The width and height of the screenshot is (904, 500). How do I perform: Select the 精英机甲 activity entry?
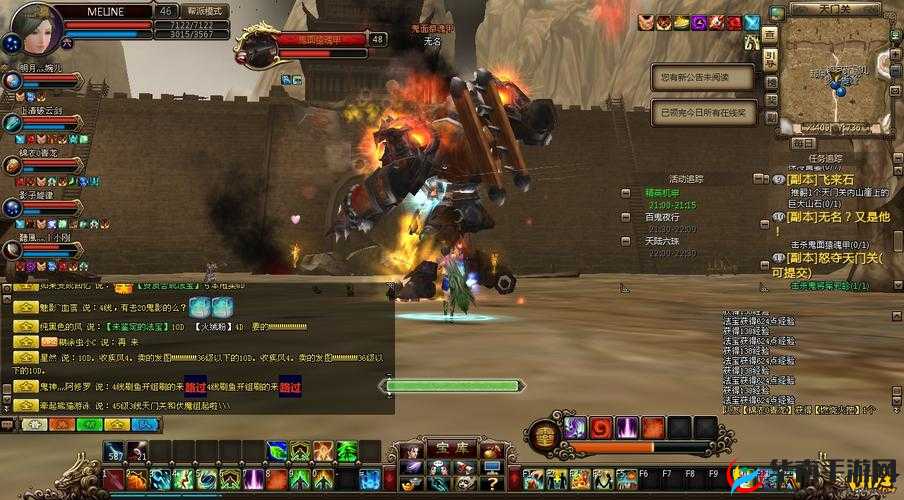coord(662,191)
